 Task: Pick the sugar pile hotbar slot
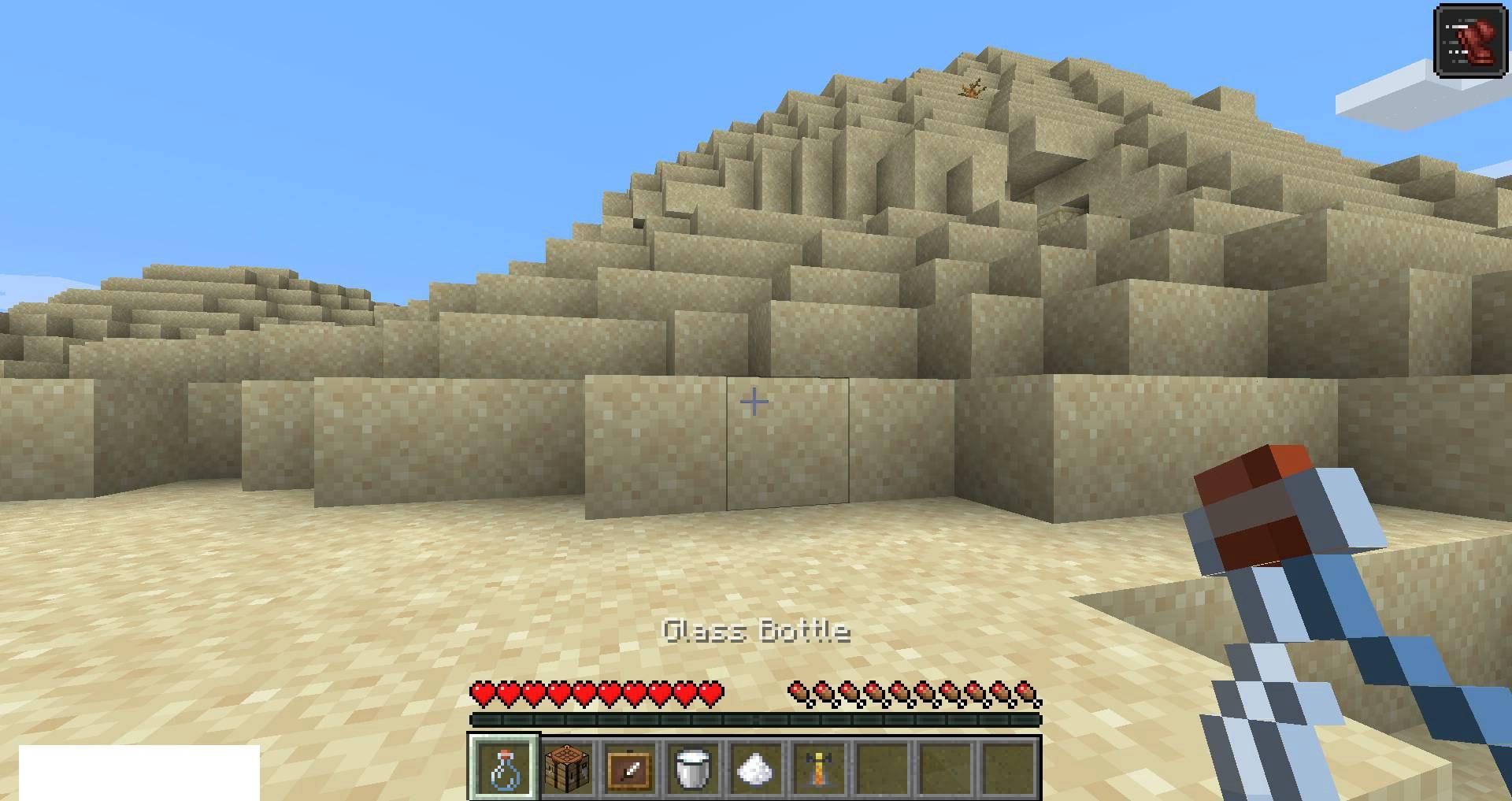(x=756, y=767)
